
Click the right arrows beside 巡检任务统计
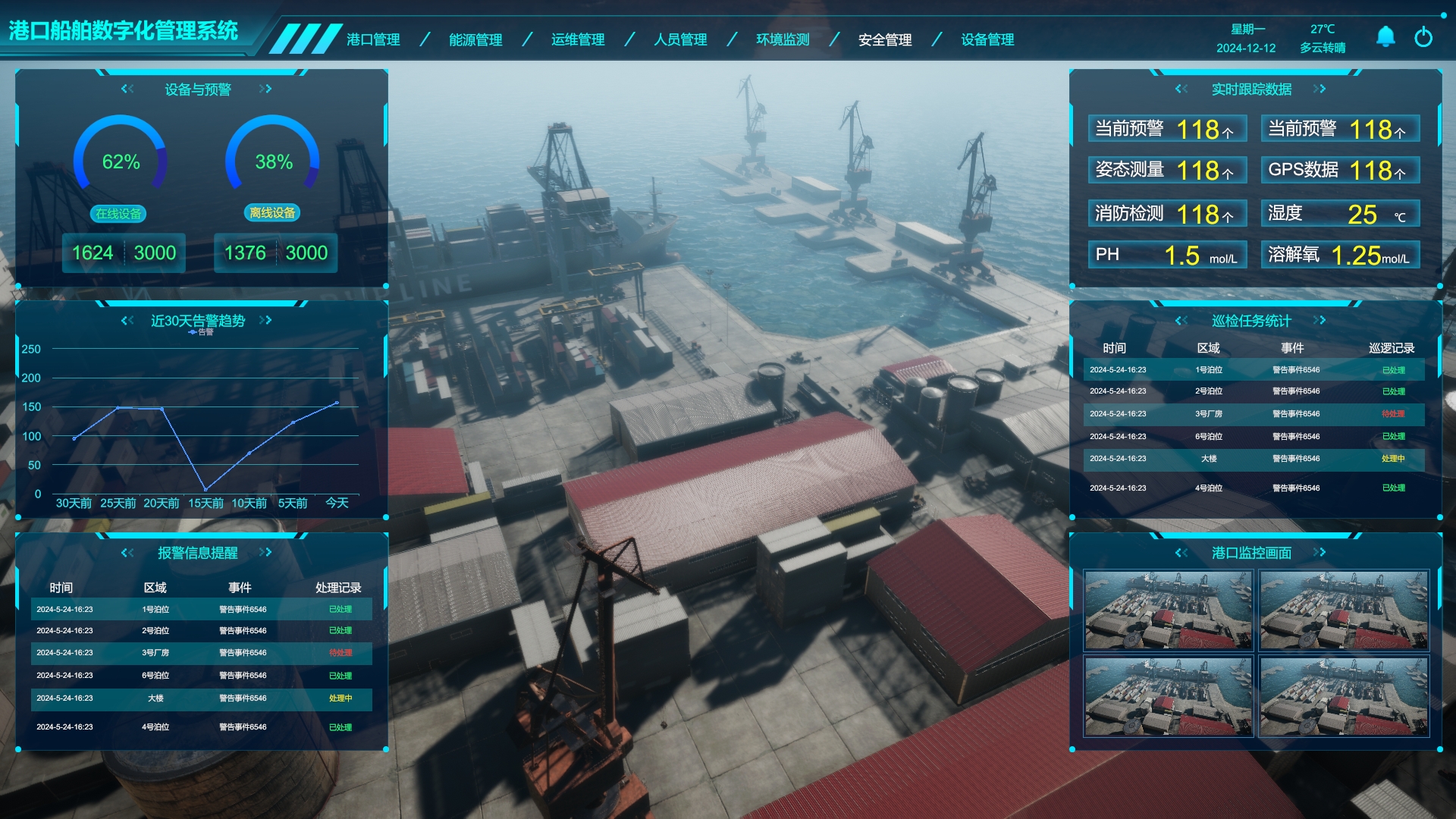coord(1319,320)
